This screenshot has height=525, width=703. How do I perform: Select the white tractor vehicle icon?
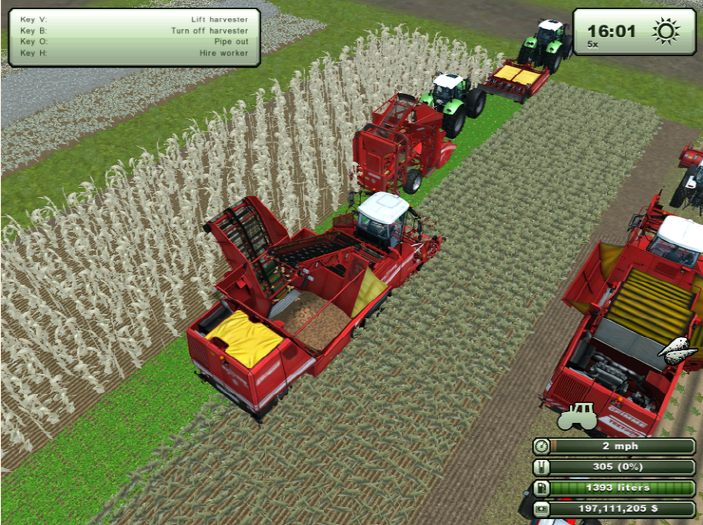click(577, 417)
